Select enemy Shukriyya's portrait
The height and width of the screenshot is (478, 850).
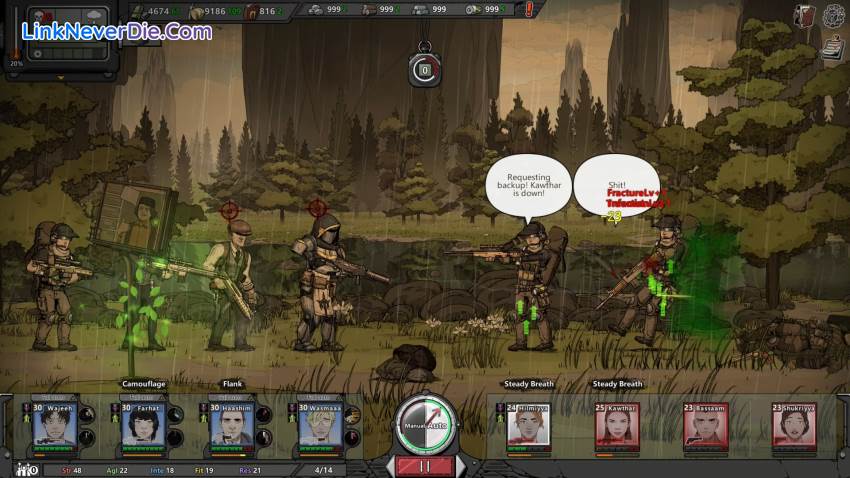click(792, 426)
